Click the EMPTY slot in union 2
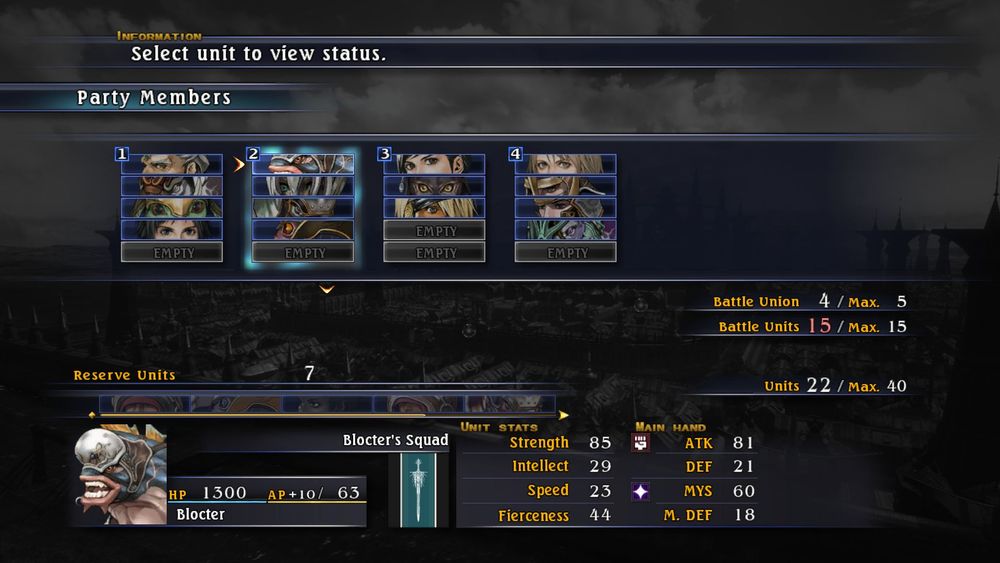Screen dimensions: 1000x563 pos(303,253)
